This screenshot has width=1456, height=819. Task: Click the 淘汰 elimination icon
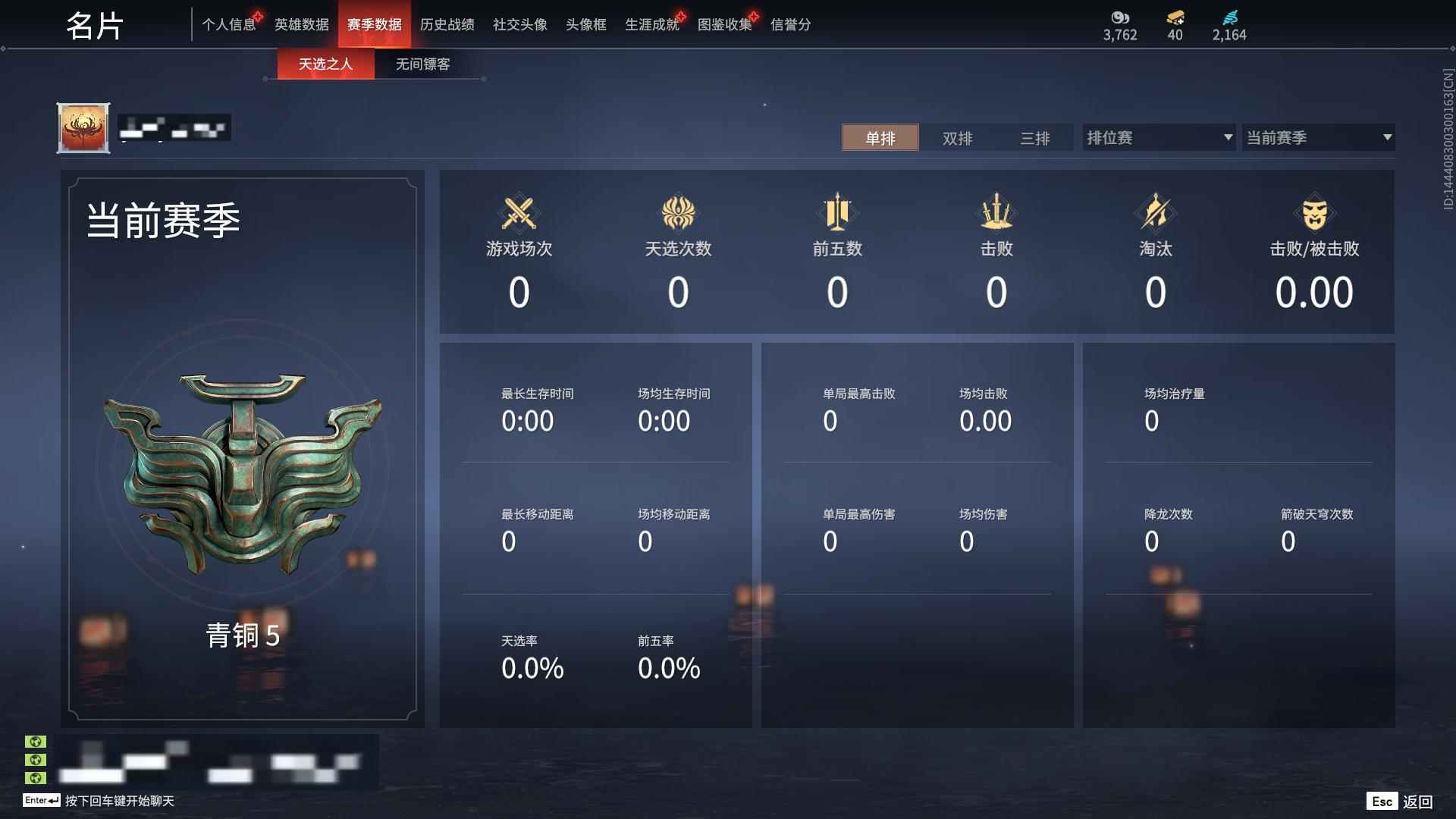tap(1156, 213)
